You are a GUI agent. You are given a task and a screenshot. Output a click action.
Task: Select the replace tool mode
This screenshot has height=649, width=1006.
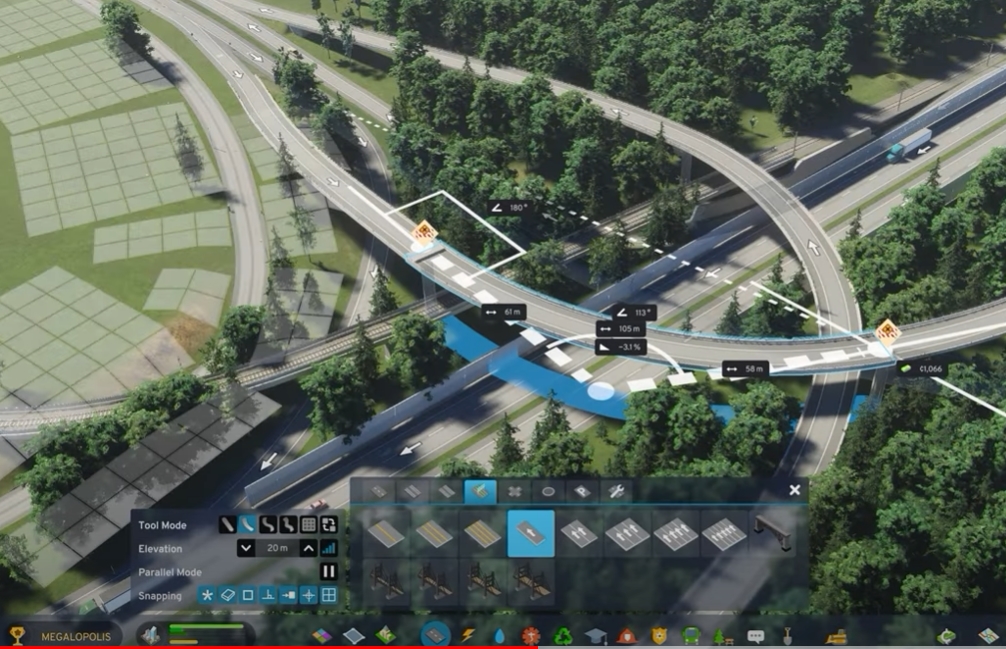(x=329, y=524)
